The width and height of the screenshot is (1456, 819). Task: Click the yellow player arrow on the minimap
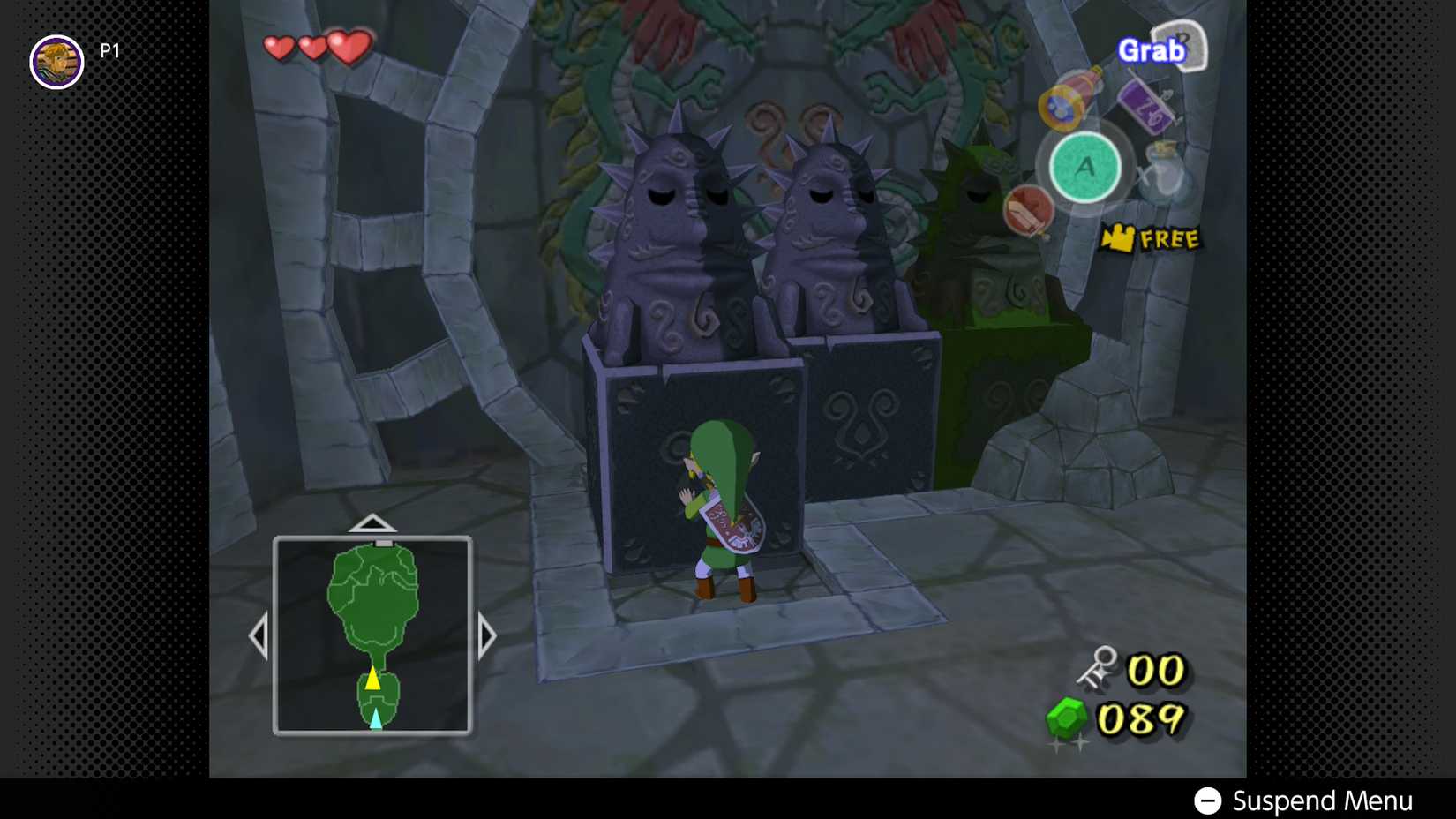(374, 679)
